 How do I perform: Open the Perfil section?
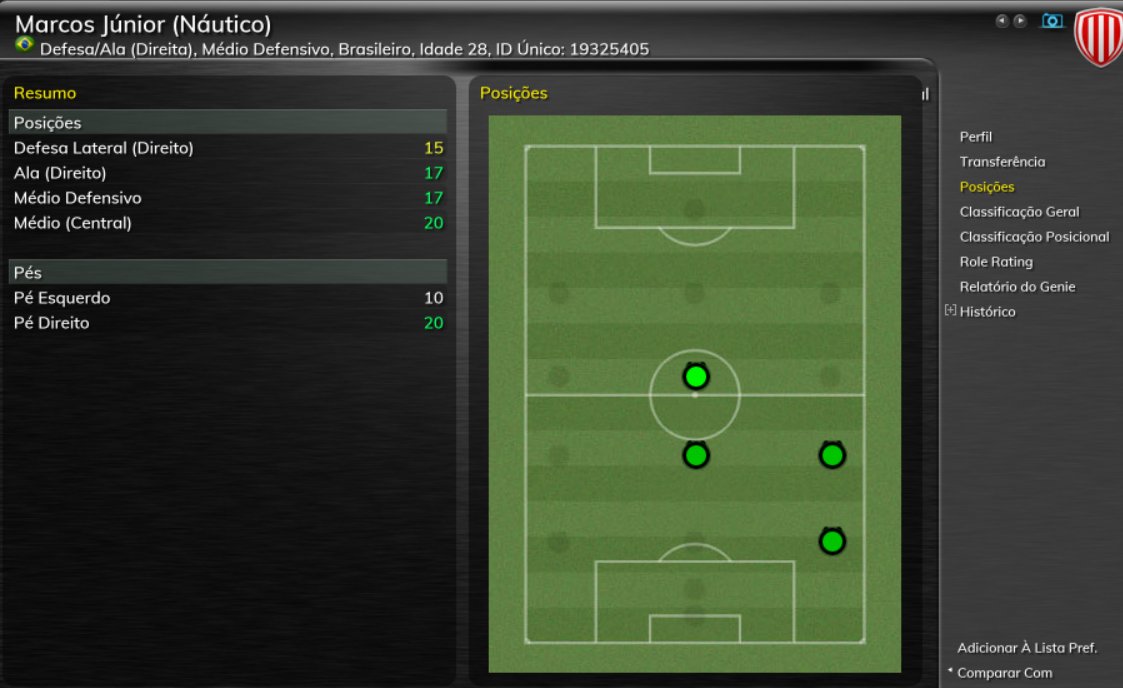pyautogui.click(x=975, y=137)
